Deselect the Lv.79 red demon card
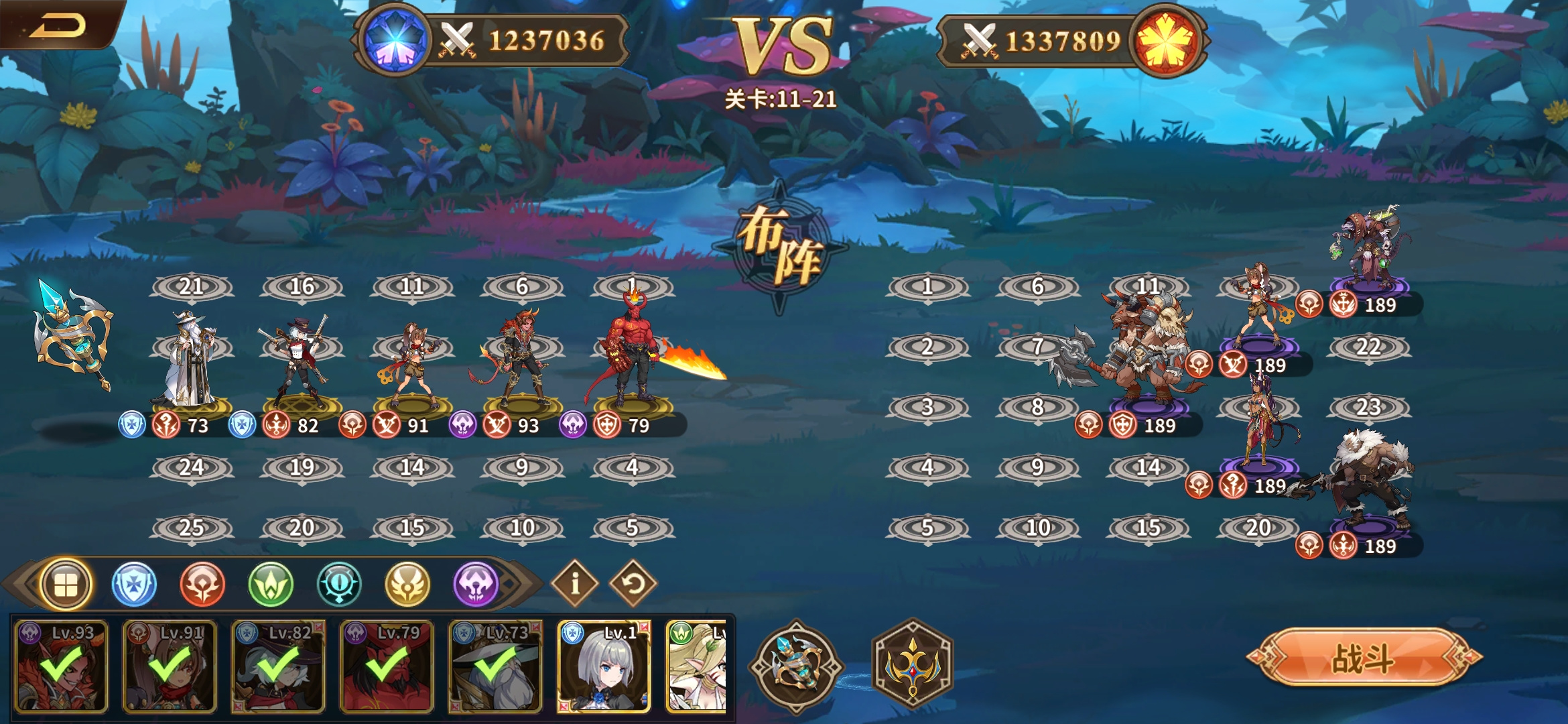1568x724 pixels. [387, 666]
